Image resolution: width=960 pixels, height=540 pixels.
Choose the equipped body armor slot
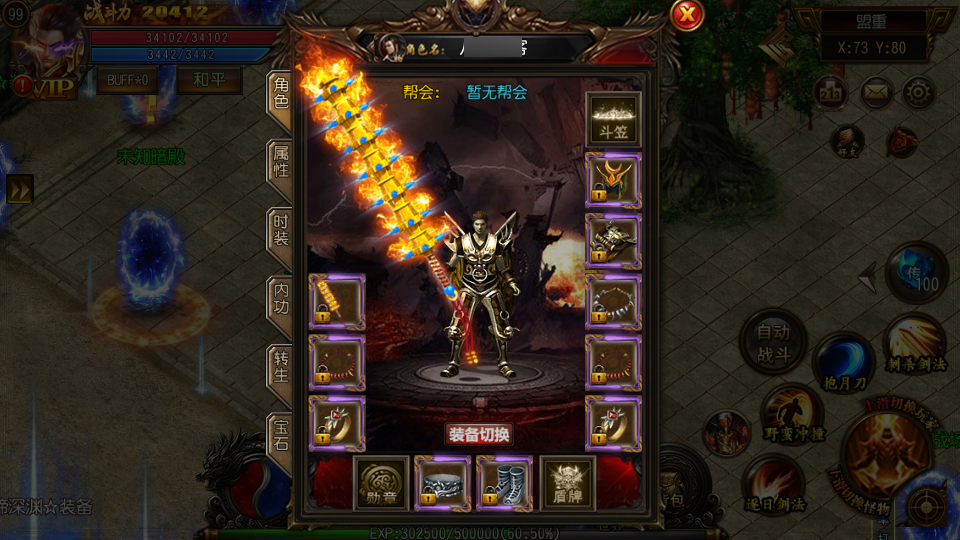613,241
